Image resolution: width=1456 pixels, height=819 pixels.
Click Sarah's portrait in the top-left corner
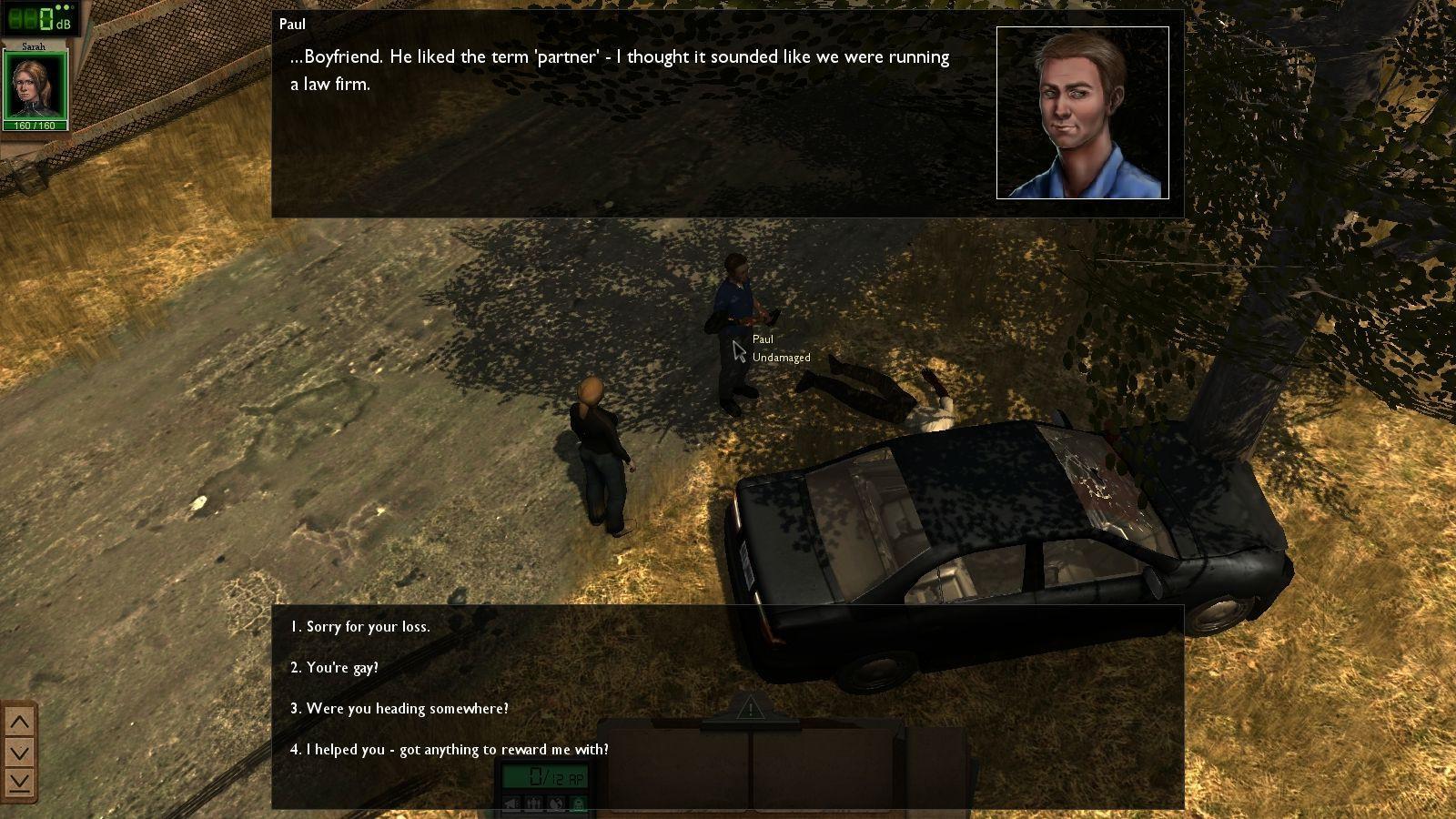tap(35, 84)
